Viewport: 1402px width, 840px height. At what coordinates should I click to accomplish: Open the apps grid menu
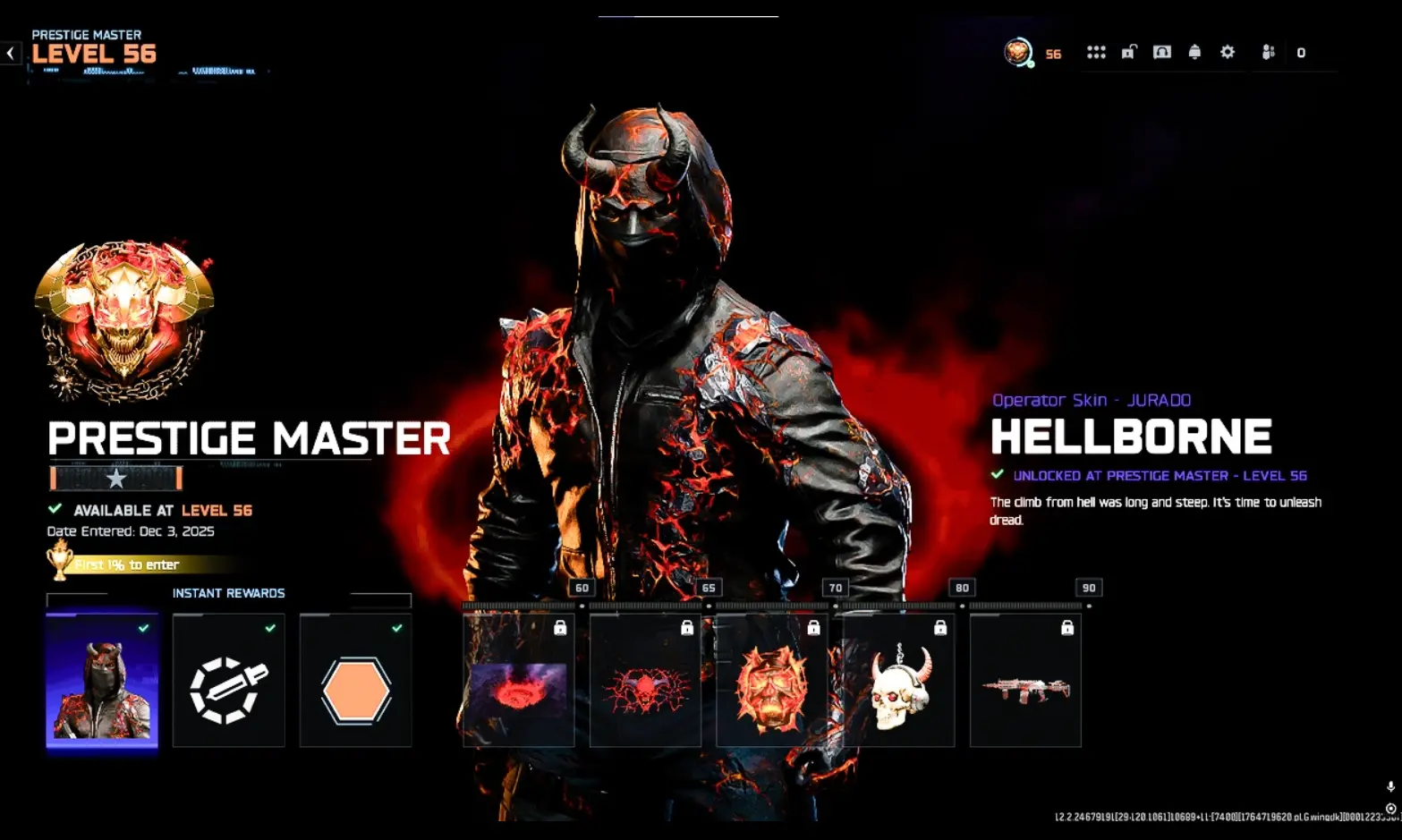[1096, 52]
